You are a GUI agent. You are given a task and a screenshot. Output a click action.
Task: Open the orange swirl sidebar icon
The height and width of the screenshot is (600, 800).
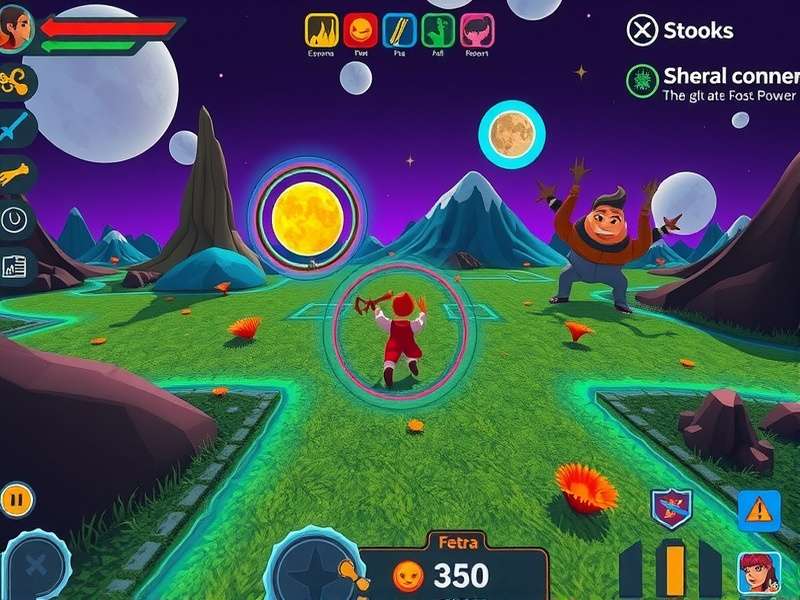[17, 83]
